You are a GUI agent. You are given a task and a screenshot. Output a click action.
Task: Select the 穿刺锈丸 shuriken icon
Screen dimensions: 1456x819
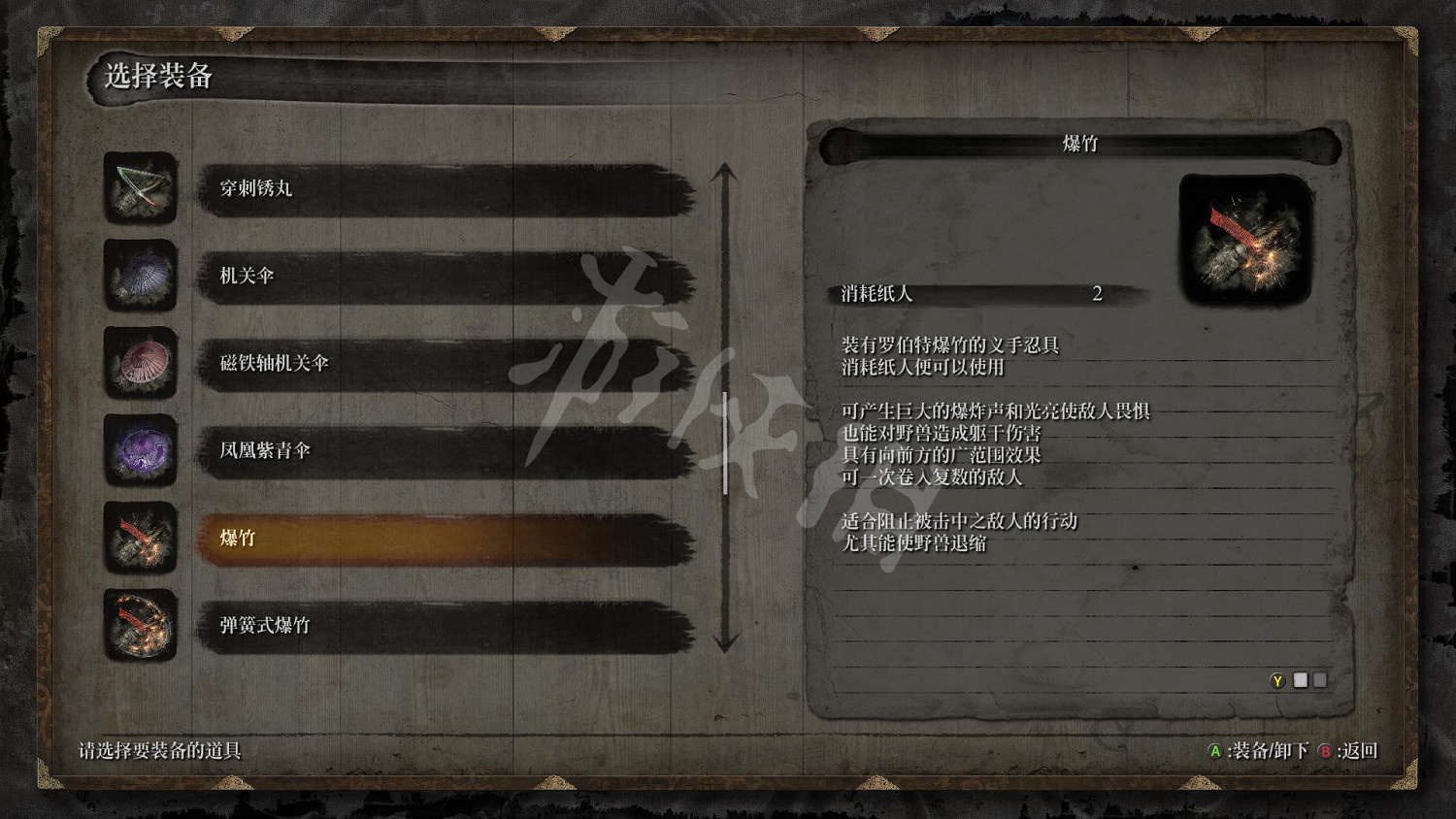[141, 190]
